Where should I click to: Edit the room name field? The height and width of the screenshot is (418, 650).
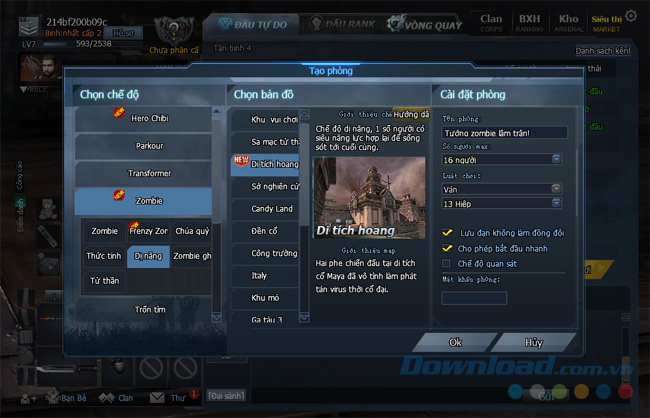pos(504,132)
